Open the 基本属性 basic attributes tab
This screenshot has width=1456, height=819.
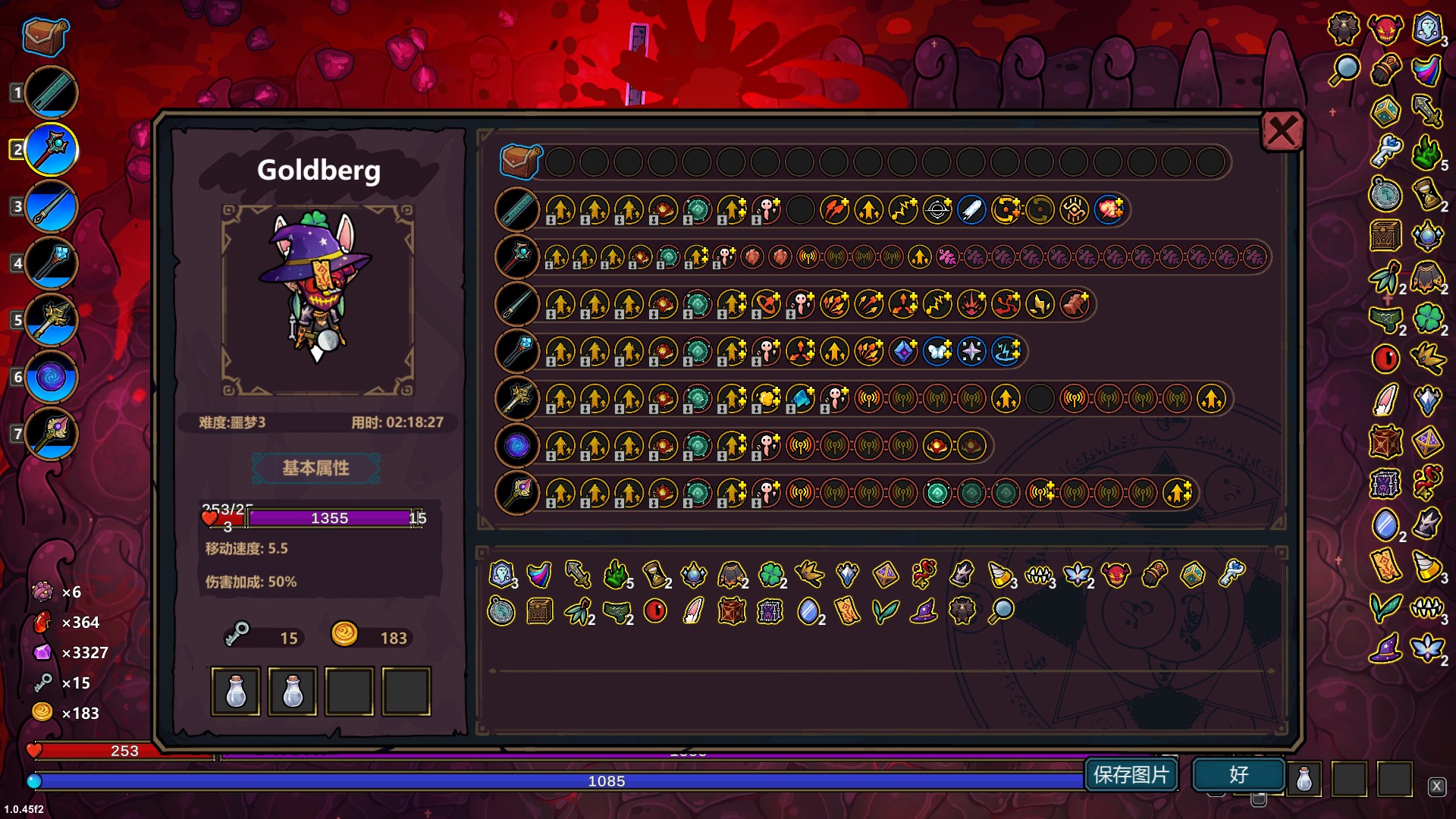(315, 468)
